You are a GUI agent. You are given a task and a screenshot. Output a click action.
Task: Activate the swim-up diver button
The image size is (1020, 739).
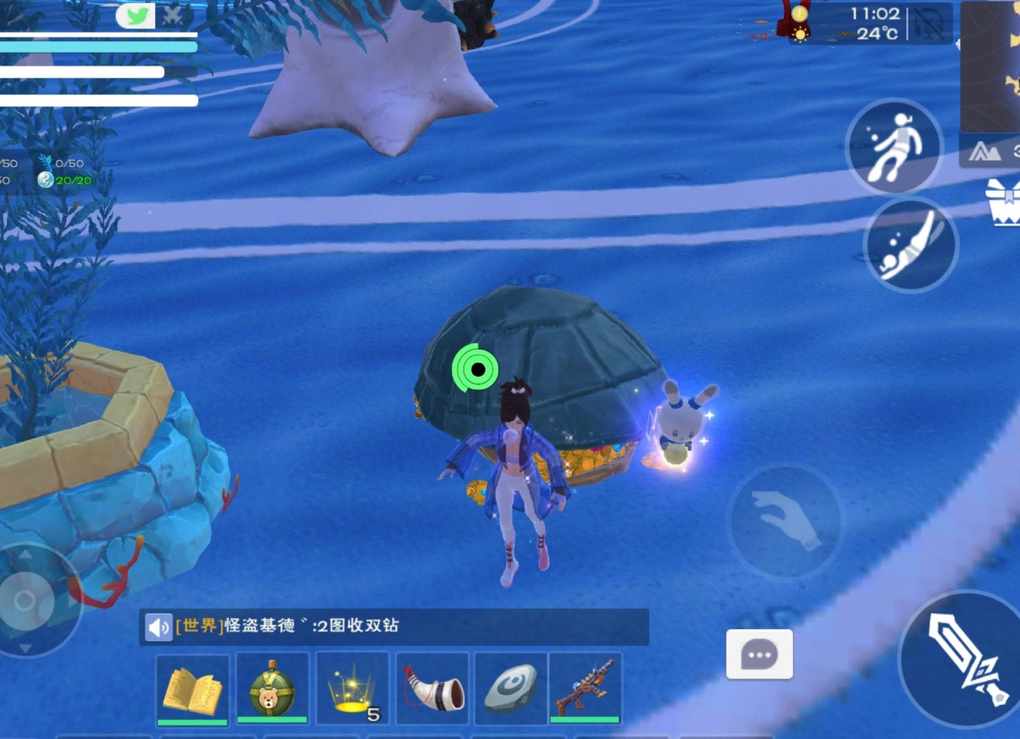pyautogui.click(x=894, y=148)
